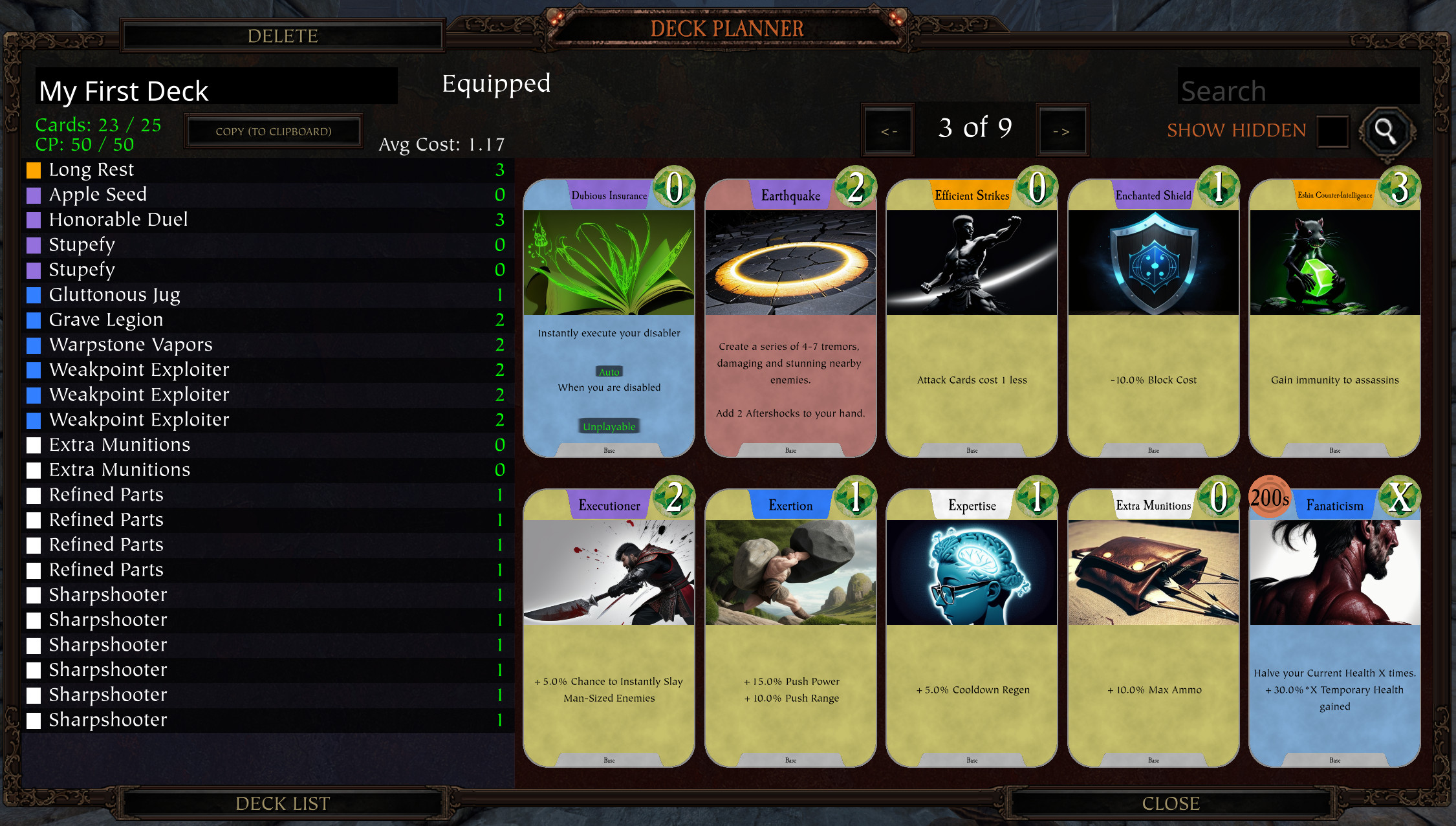
Task: Go to the previous card page
Action: point(889,131)
